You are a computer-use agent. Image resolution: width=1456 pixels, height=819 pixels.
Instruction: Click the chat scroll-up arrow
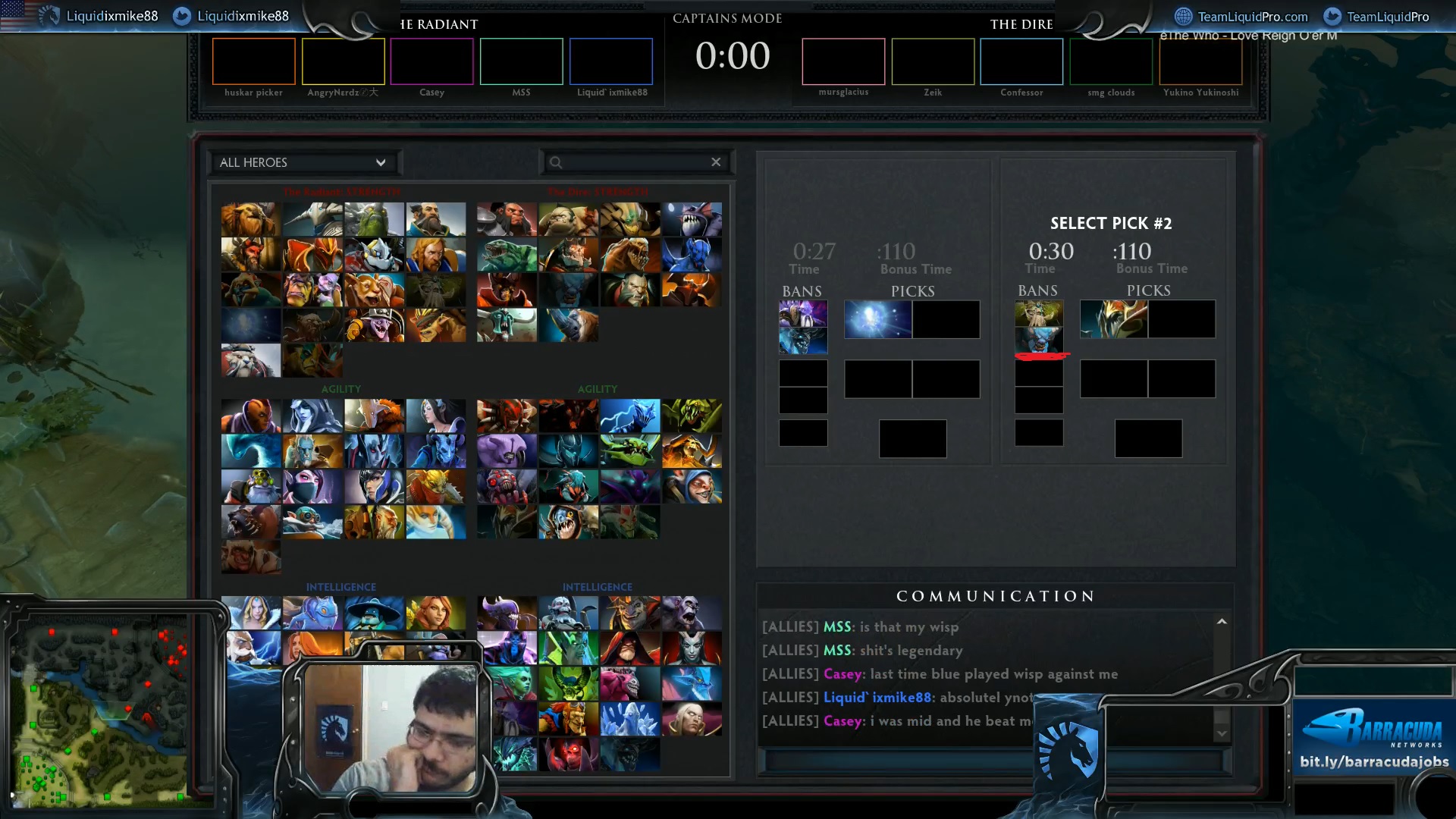coord(1222,622)
